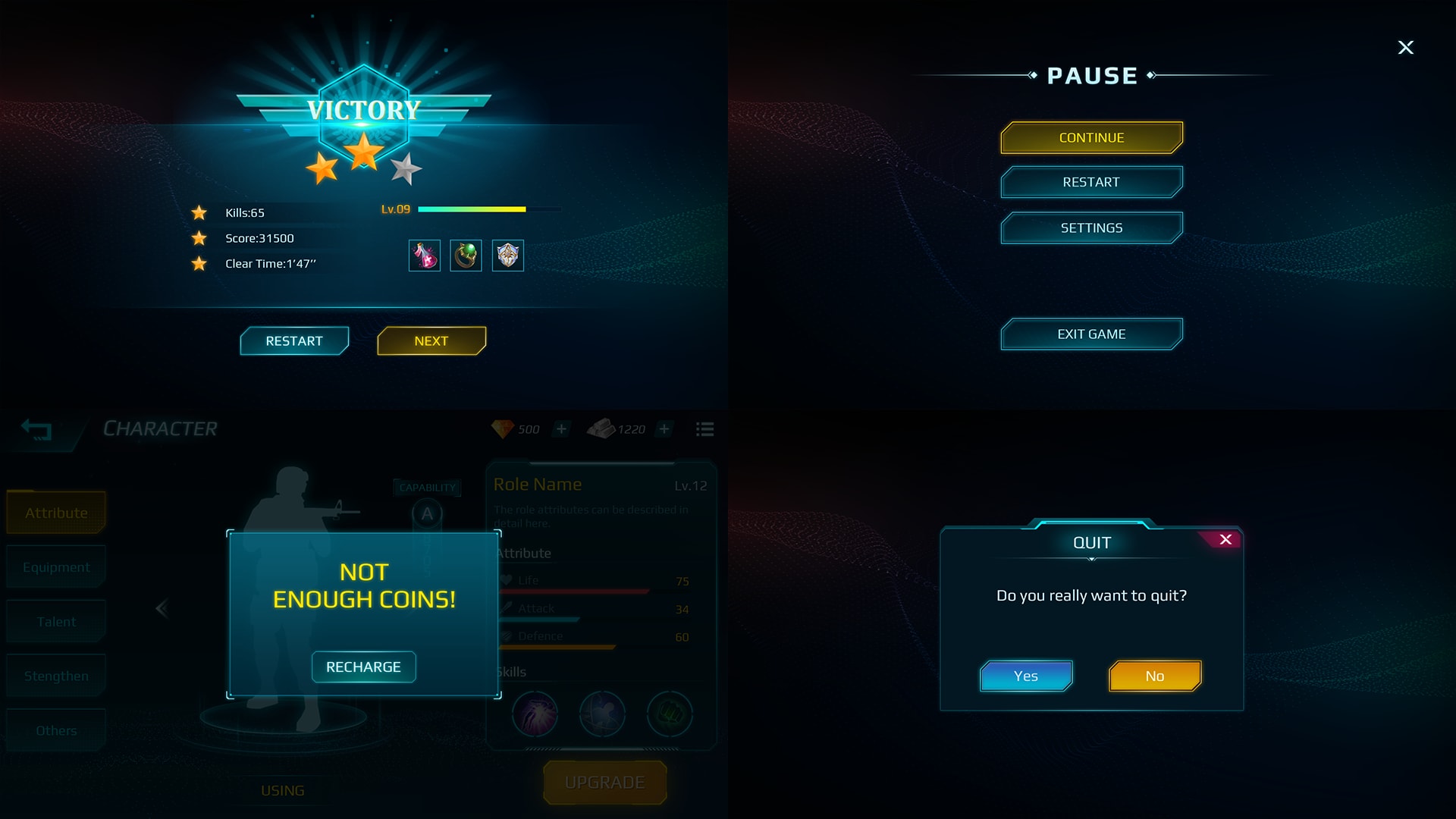Image resolution: width=1456 pixels, height=819 pixels.
Task: Collapse the character panel with left chevron
Action: click(x=162, y=608)
